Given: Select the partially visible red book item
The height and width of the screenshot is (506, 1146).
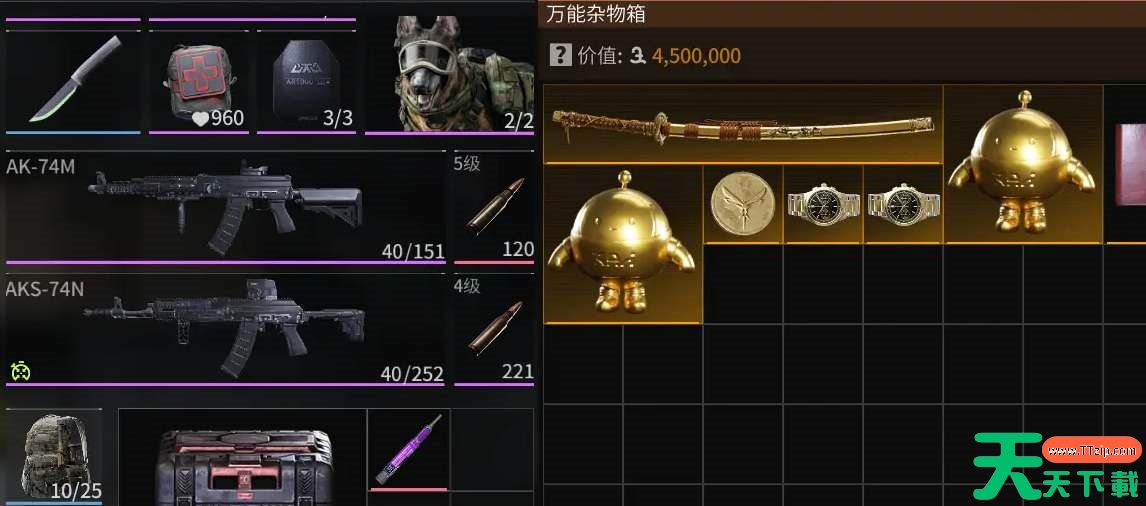Looking at the screenshot, I should click(1129, 165).
